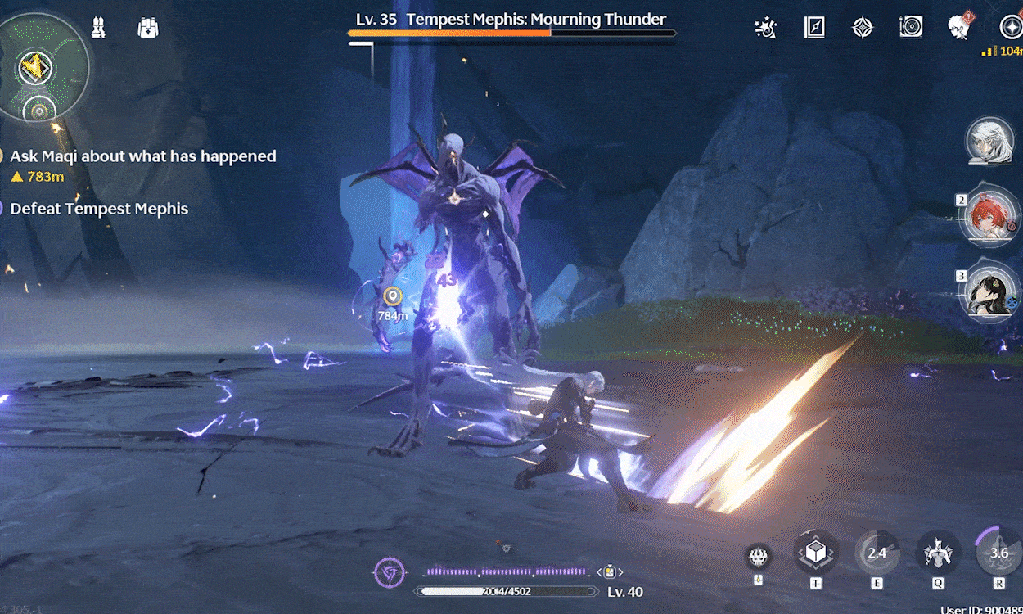Image resolution: width=1023 pixels, height=614 pixels.
Task: Click the small round icon left of the cube gadget
Action: tap(758, 558)
